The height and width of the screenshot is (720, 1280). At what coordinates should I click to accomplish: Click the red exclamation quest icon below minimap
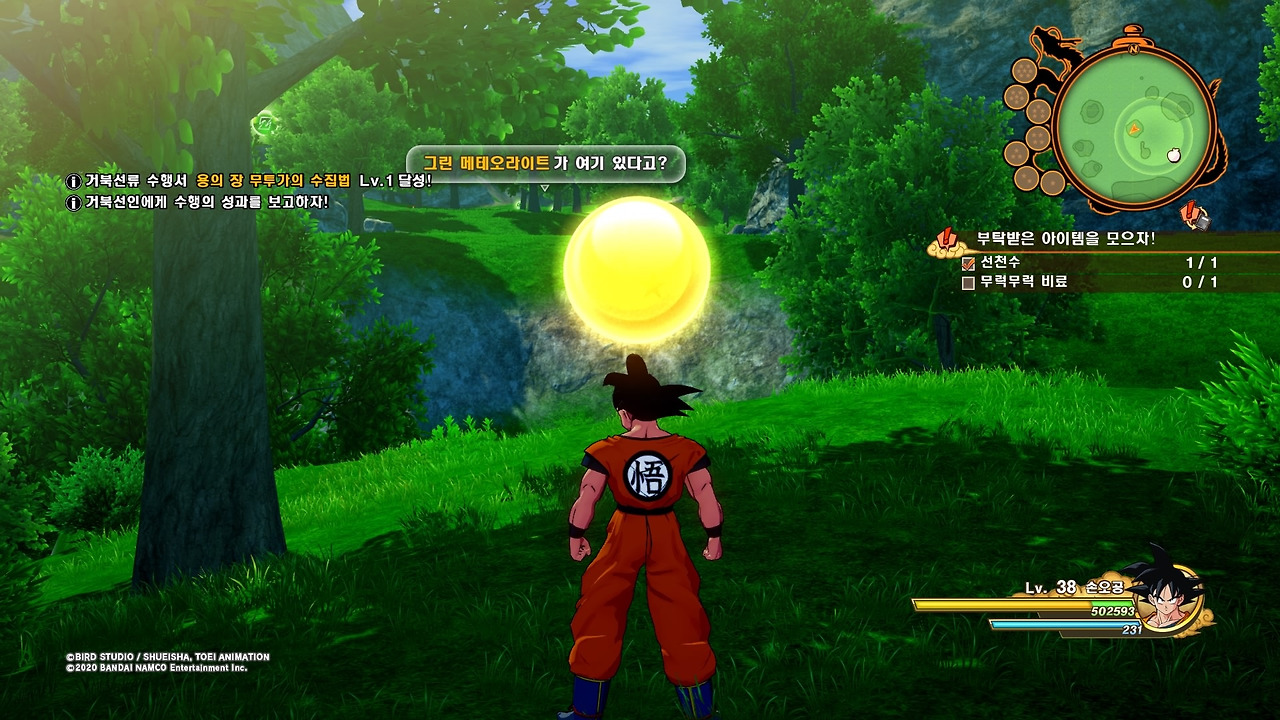[x=1191, y=213]
